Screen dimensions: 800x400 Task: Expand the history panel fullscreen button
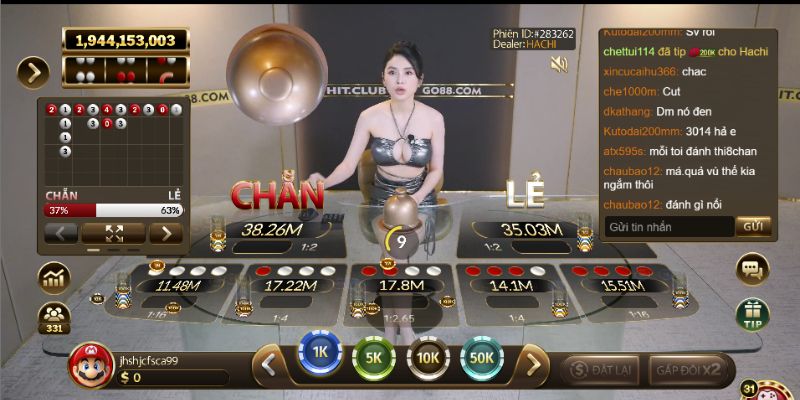(111, 233)
